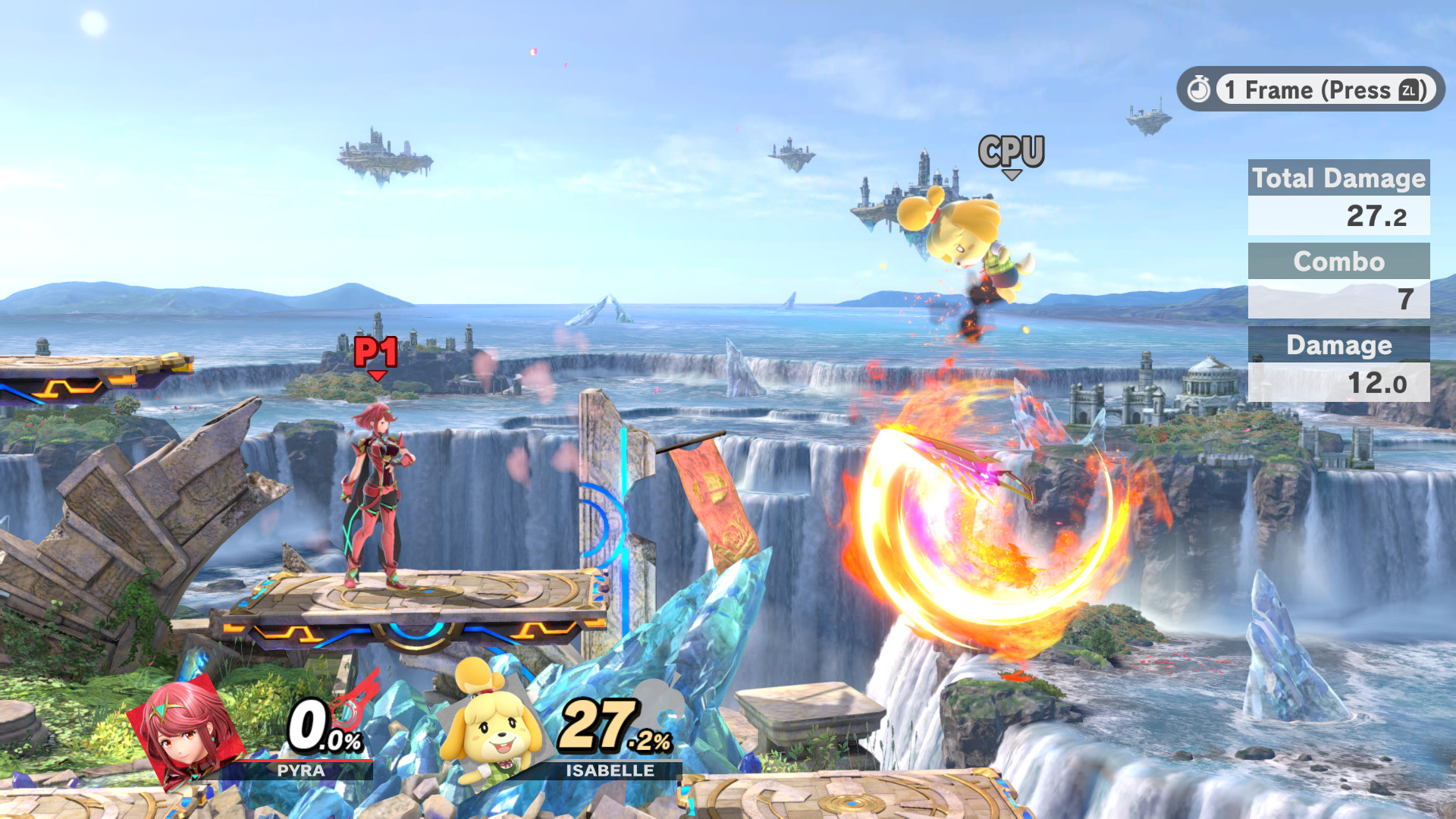This screenshot has height=819, width=1456.
Task: Click the ZL button icon in frame indicator
Action: (1409, 90)
